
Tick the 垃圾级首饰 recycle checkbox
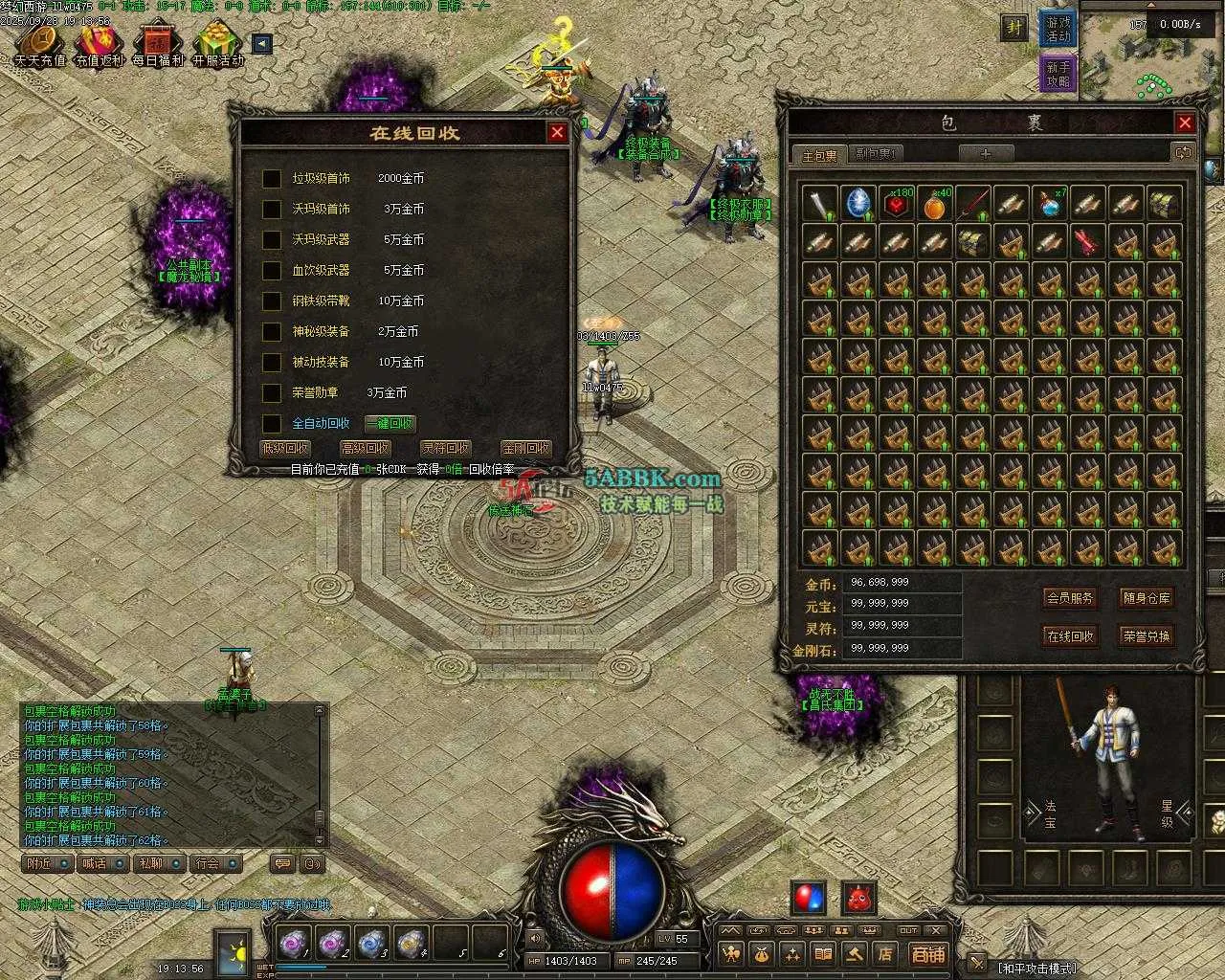point(272,179)
